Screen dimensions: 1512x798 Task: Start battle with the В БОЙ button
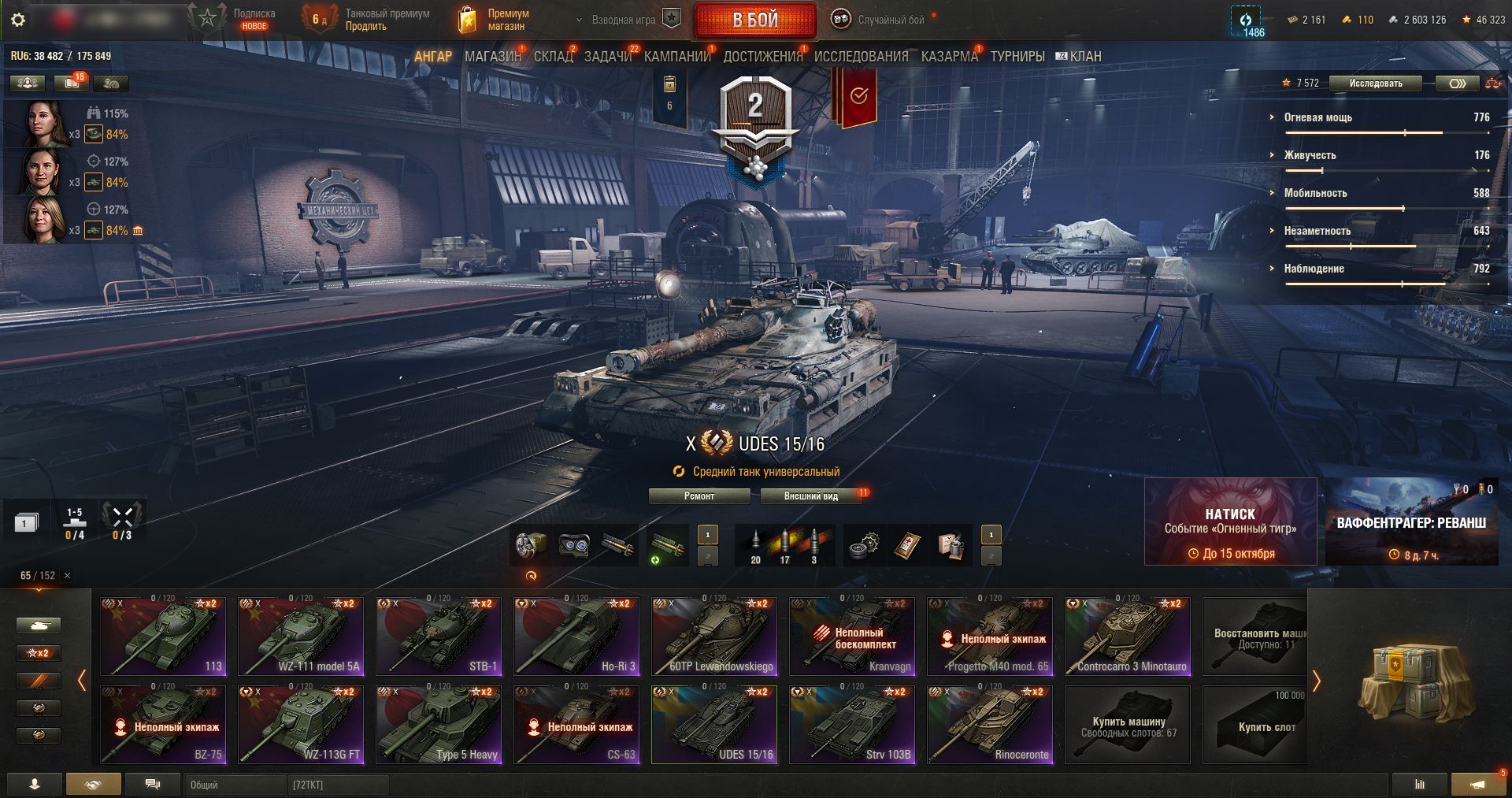(x=755, y=20)
